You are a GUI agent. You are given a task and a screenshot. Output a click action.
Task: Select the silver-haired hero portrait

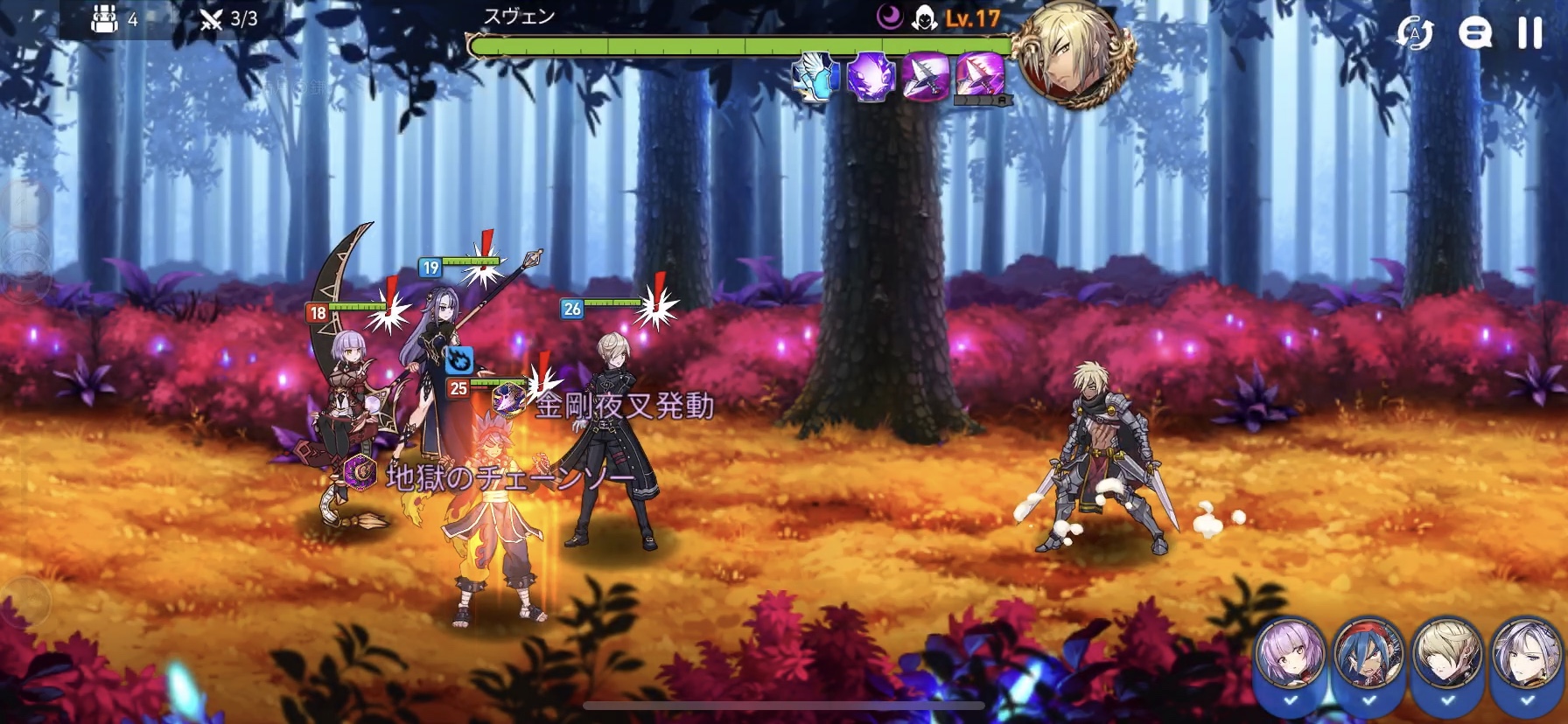pos(1526,657)
